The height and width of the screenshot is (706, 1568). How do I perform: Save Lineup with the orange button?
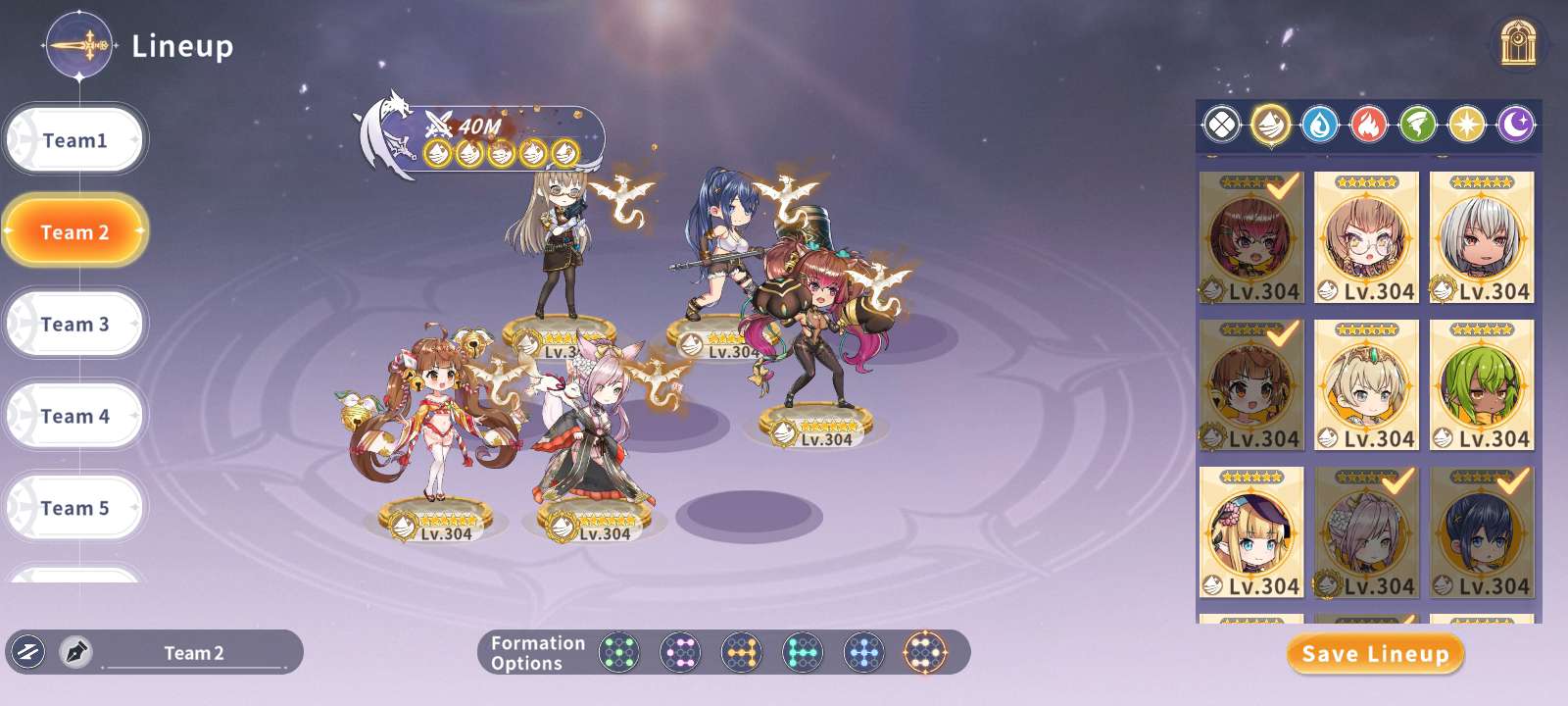coord(1375,654)
